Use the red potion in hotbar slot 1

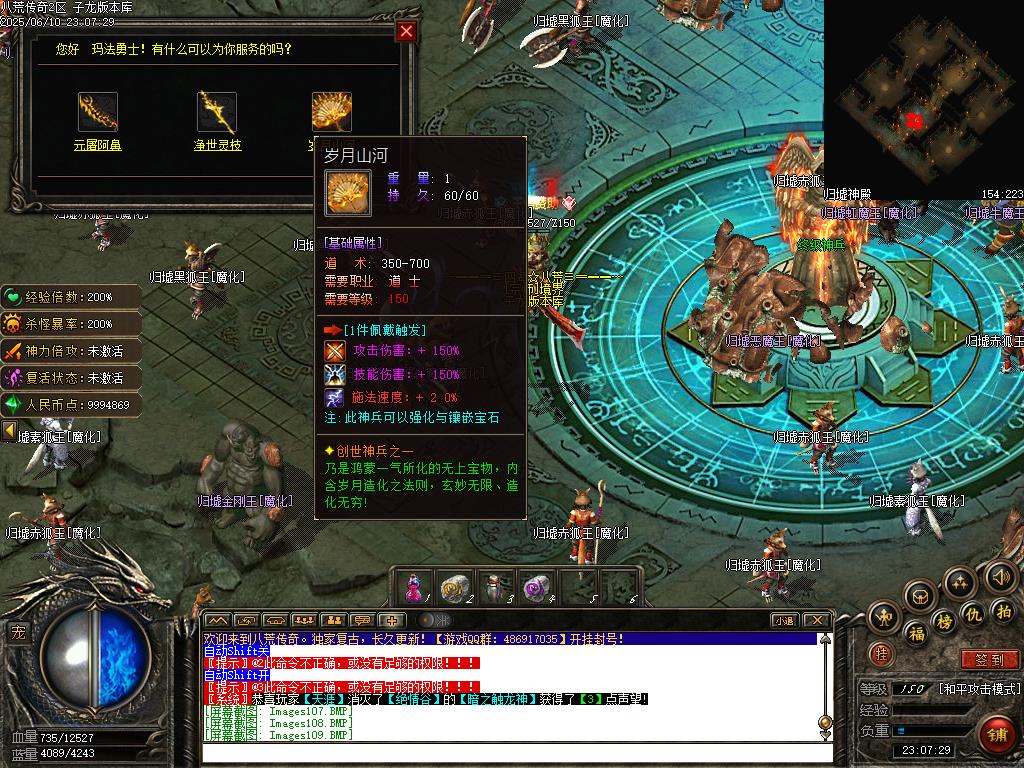tap(416, 587)
